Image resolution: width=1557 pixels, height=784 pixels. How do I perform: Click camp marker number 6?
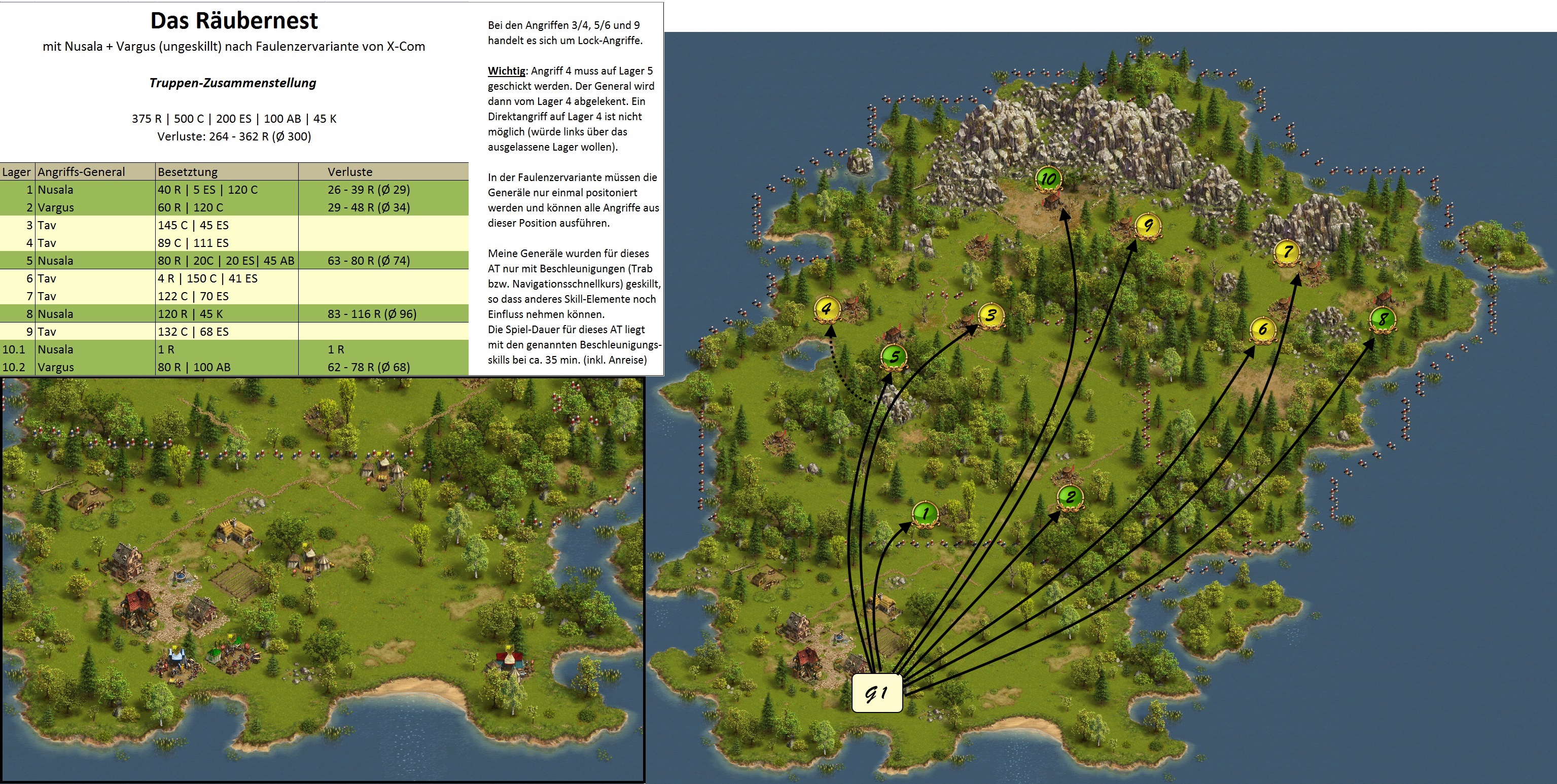click(x=1263, y=330)
